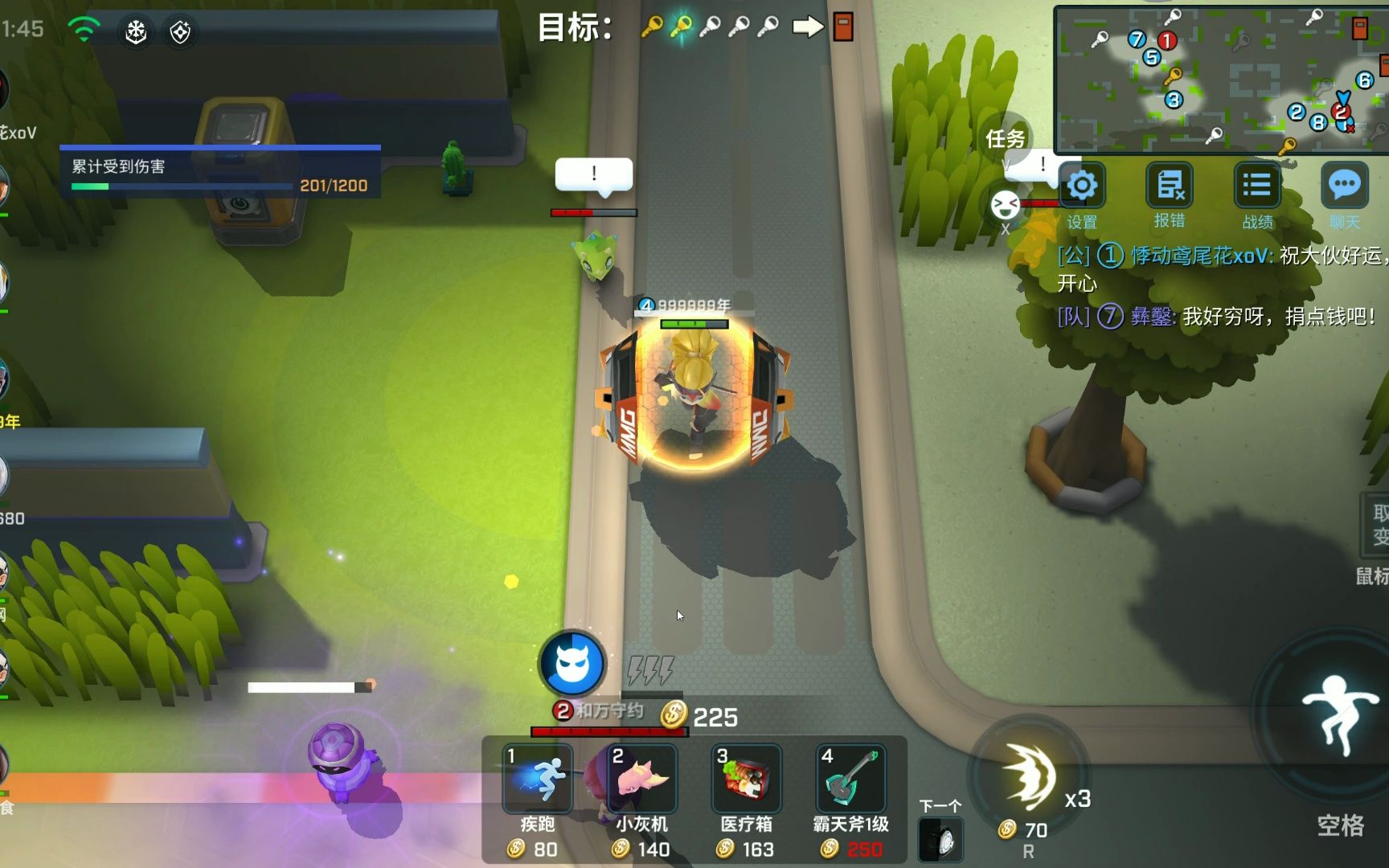Screen dimensions: 1389x868
Task: Tap the blue demon mask character skill icon
Action: pyautogui.click(x=574, y=663)
